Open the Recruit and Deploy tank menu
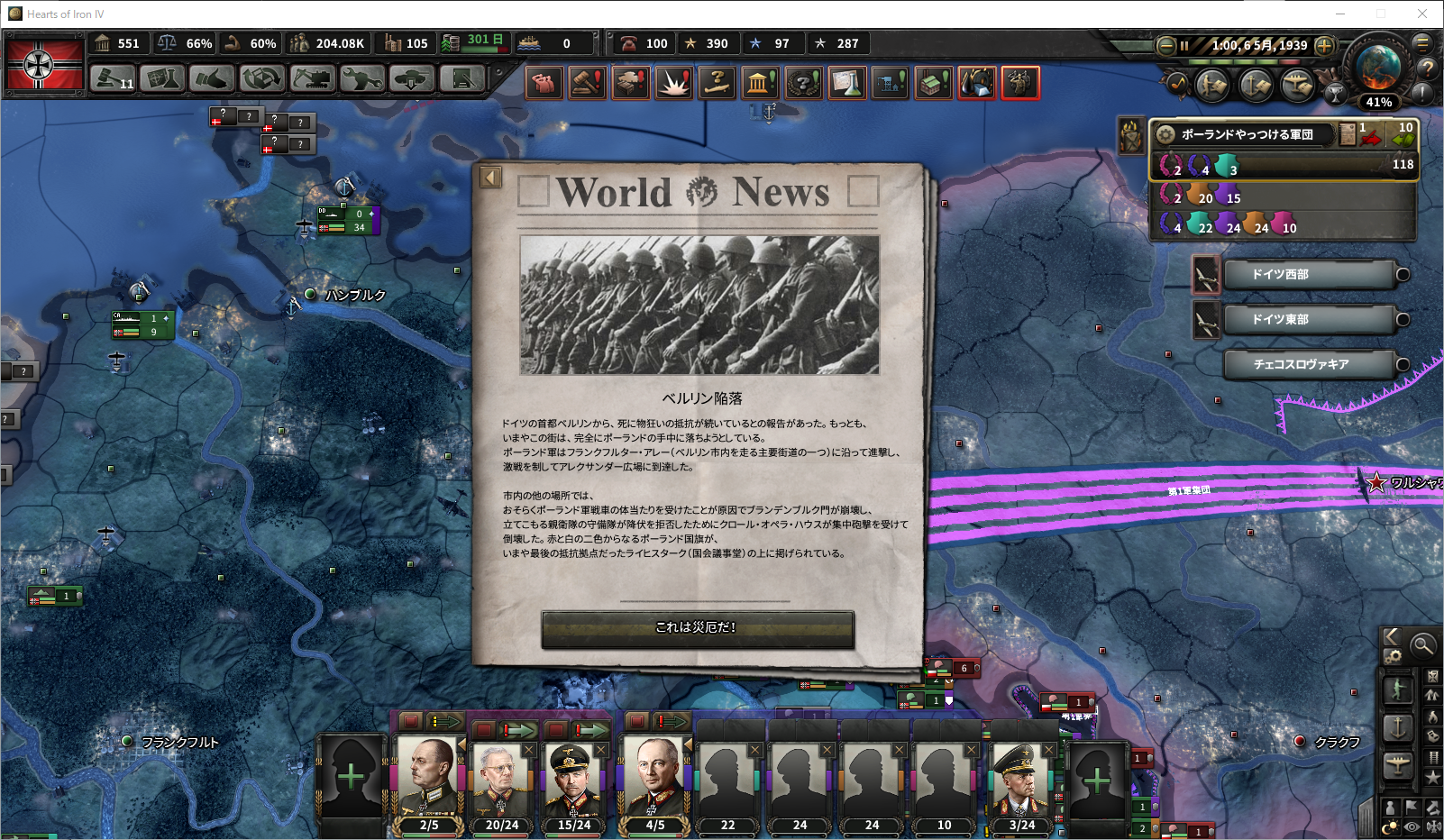 point(411,79)
